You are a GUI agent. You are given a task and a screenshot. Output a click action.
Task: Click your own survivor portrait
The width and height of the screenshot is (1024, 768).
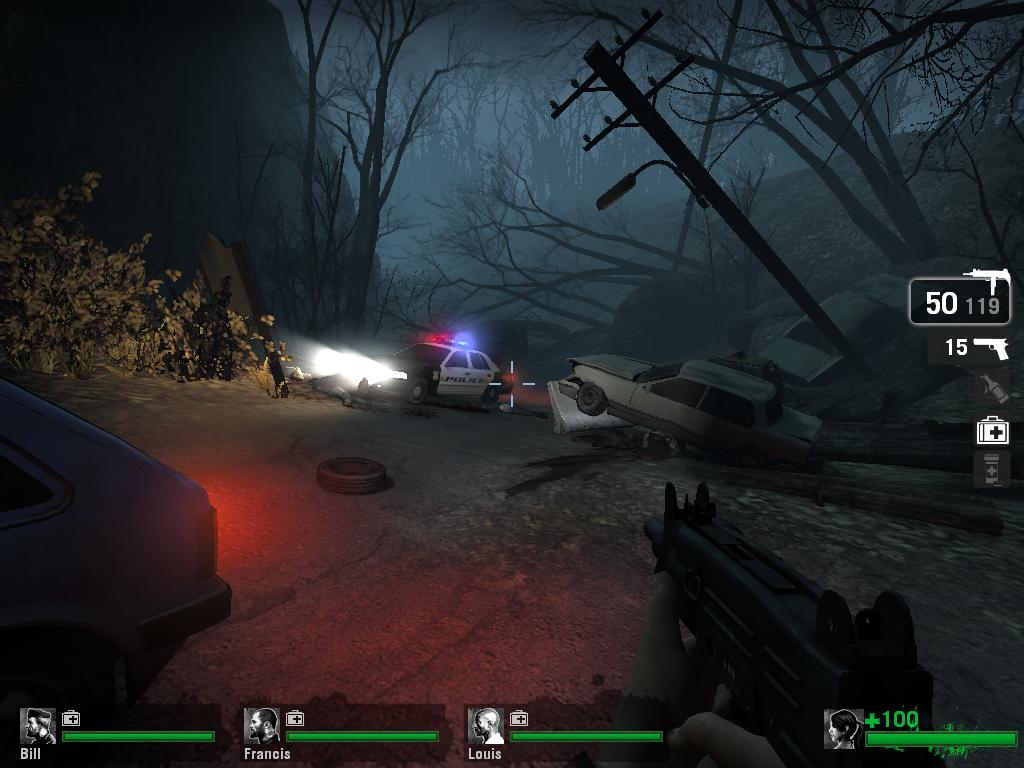click(x=843, y=729)
